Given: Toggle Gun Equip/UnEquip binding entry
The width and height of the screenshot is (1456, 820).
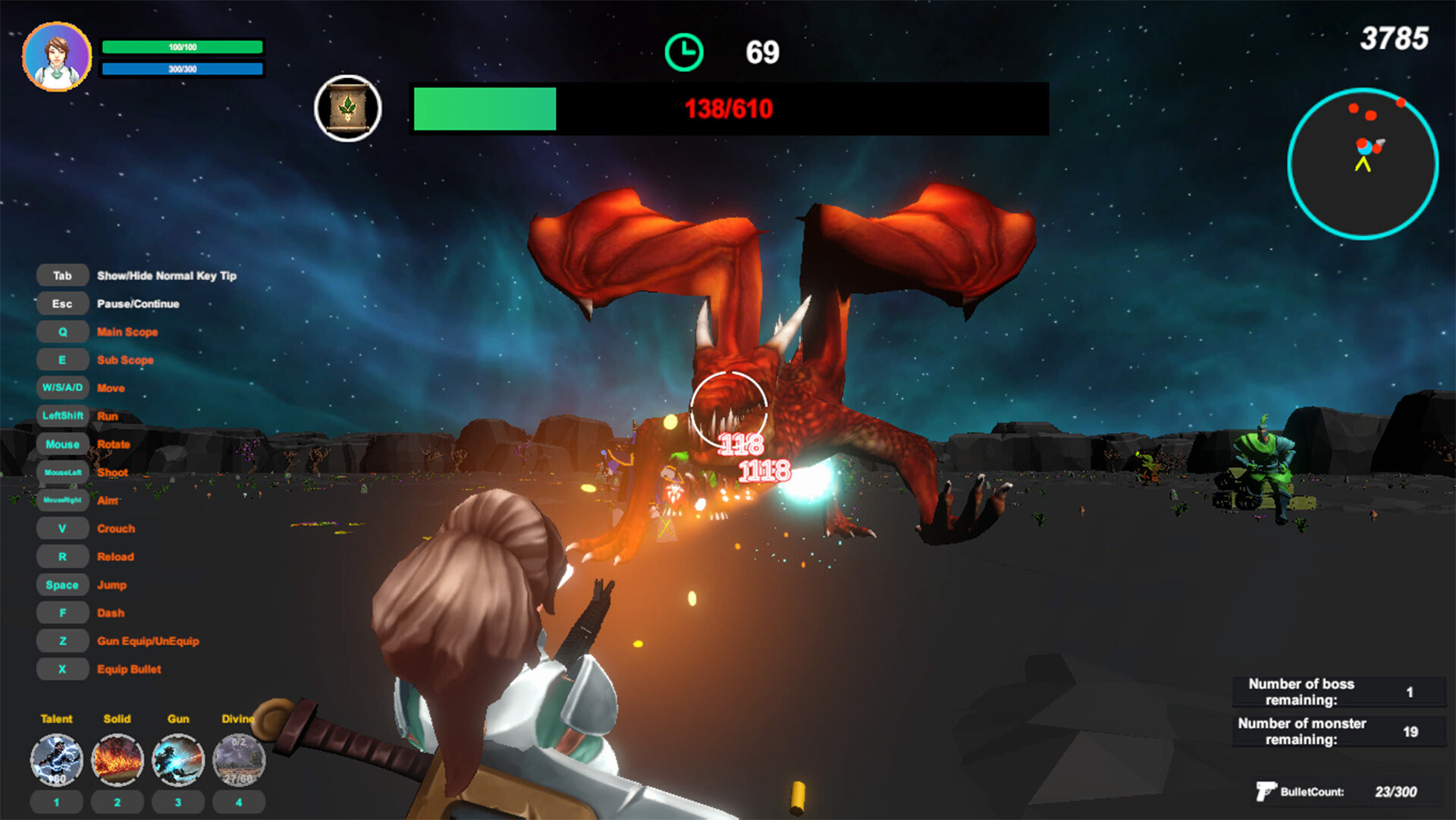Looking at the screenshot, I should pos(62,640).
